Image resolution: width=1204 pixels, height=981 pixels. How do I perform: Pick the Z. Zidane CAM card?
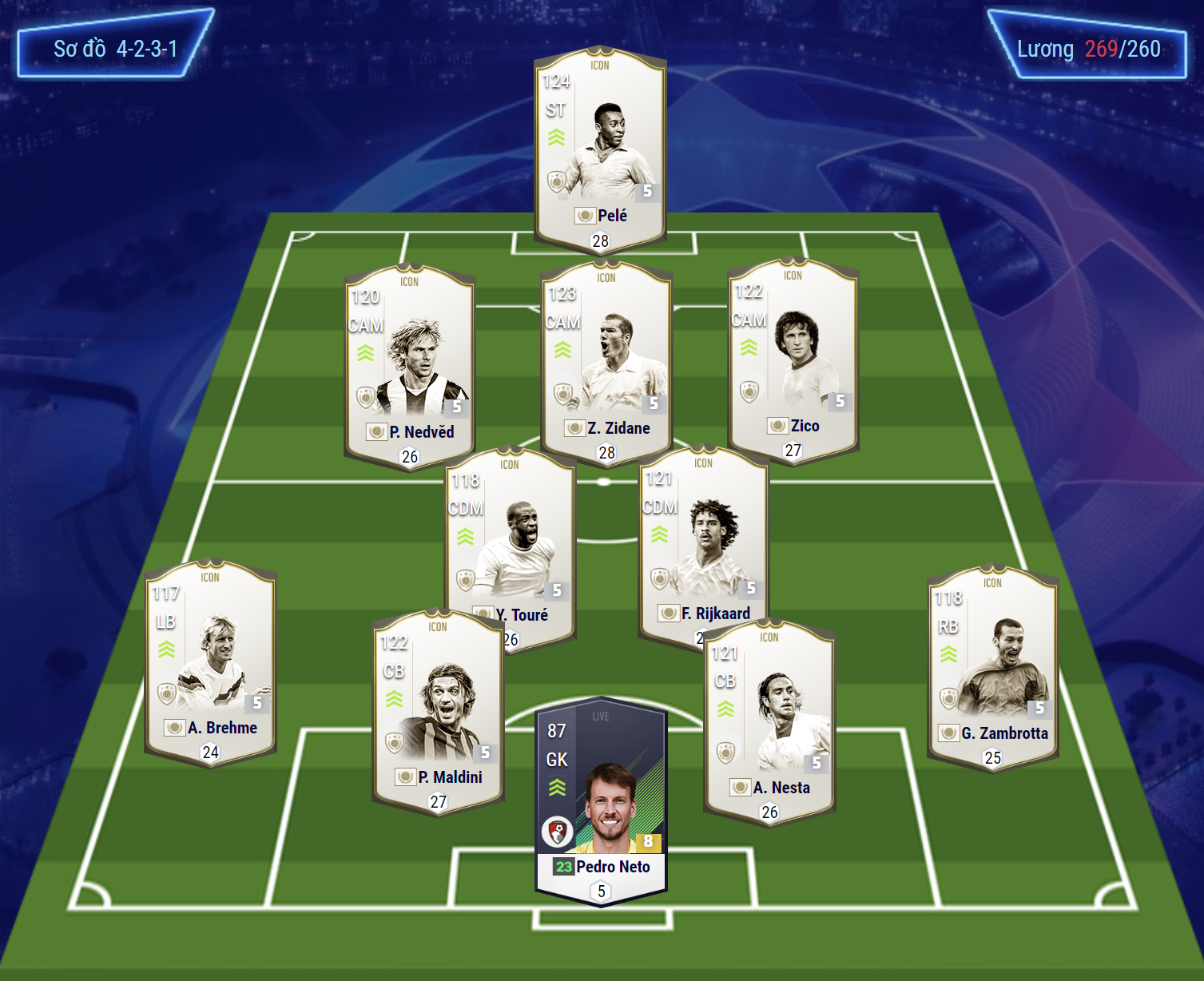[x=606, y=359]
